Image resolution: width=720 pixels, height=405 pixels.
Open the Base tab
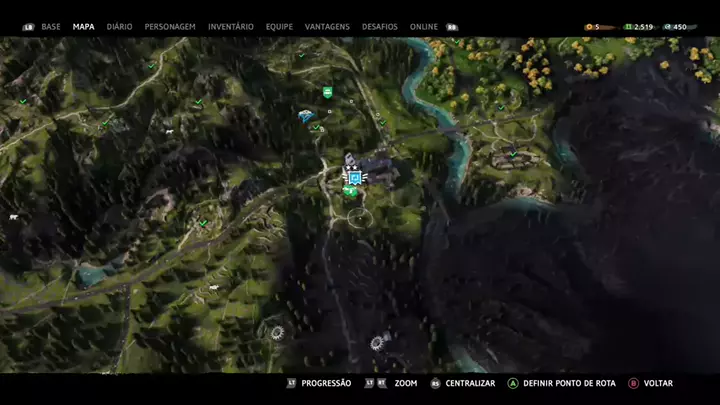[x=51, y=27]
